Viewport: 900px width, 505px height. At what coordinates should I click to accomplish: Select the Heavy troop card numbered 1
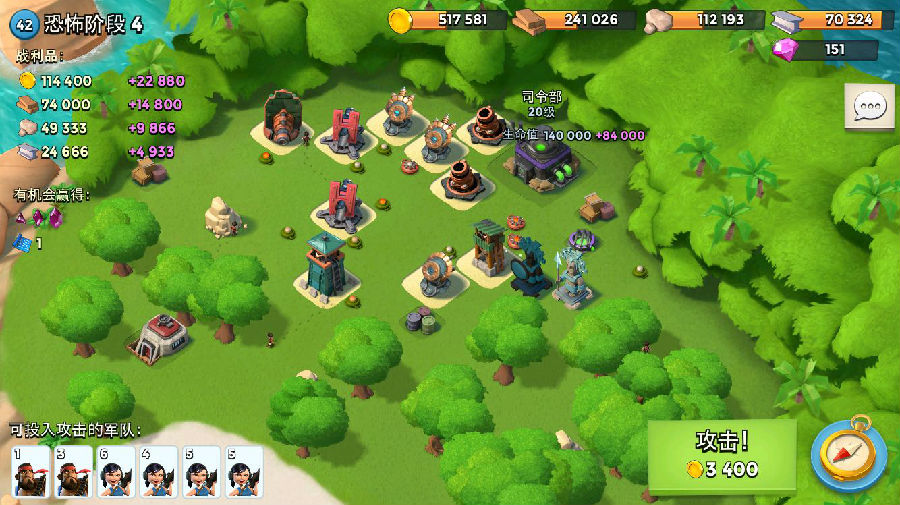[x=30, y=471]
